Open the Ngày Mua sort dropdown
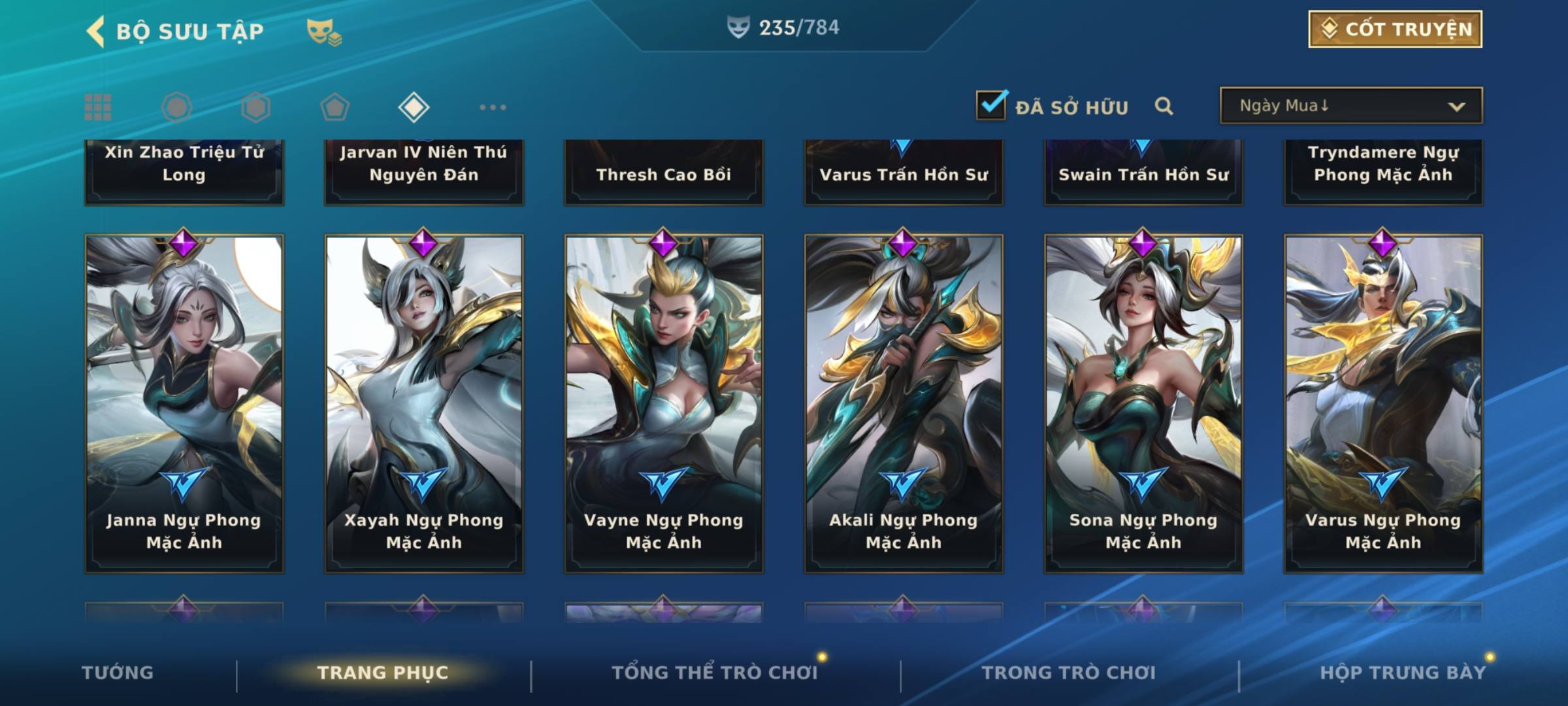 (1350, 106)
